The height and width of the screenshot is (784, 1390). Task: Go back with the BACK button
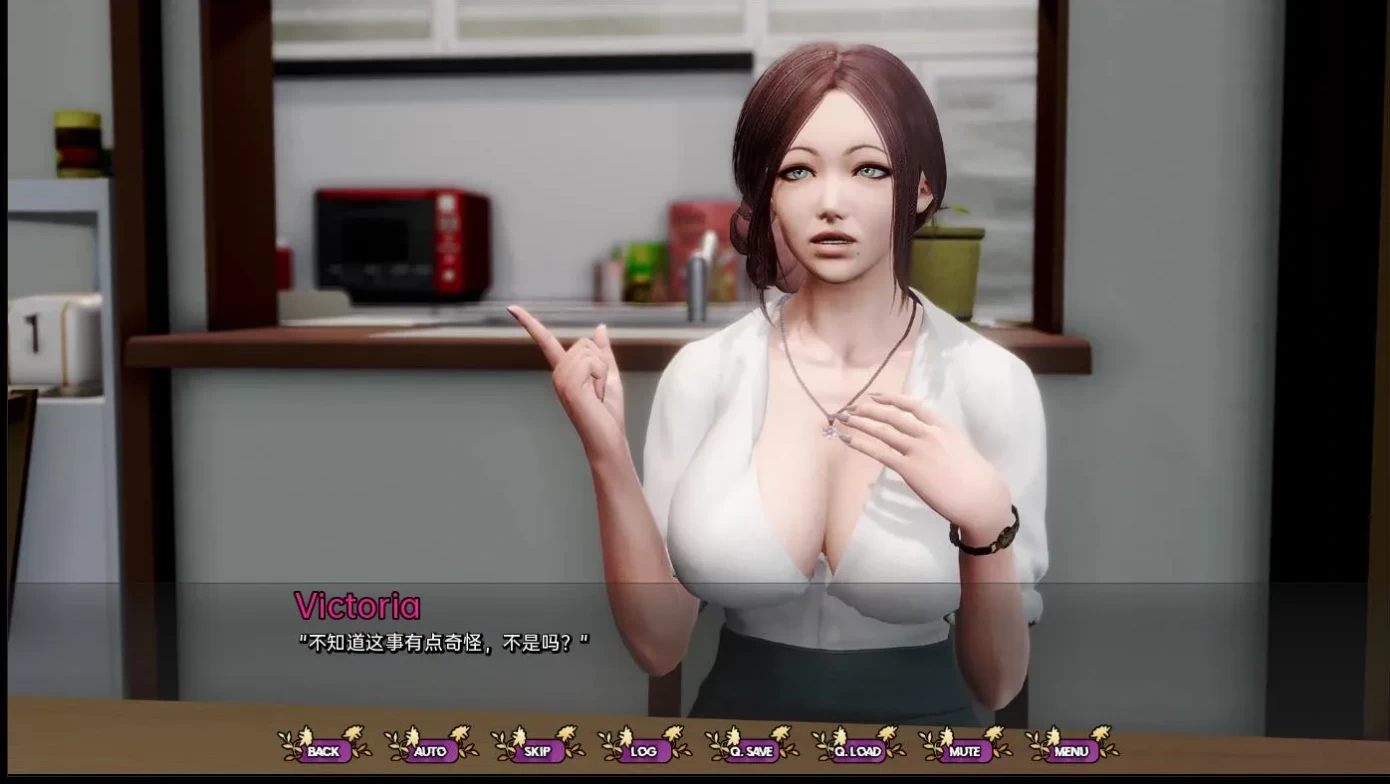tap(323, 750)
